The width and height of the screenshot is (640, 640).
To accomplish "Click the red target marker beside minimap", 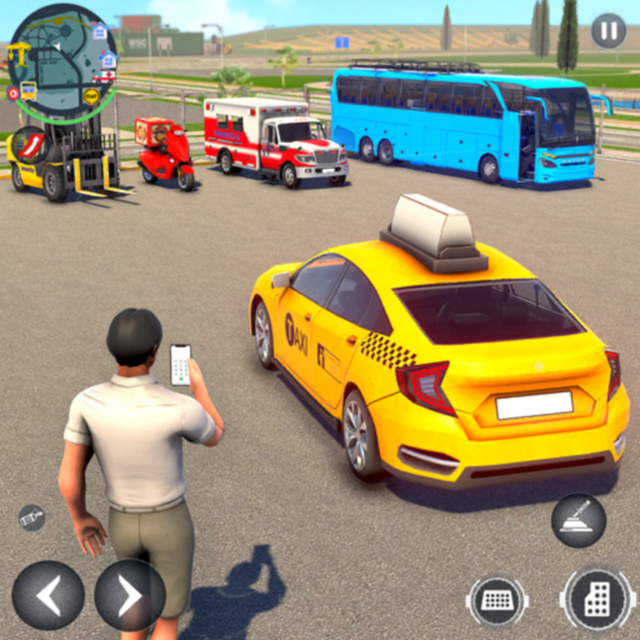I will click(x=12, y=93).
